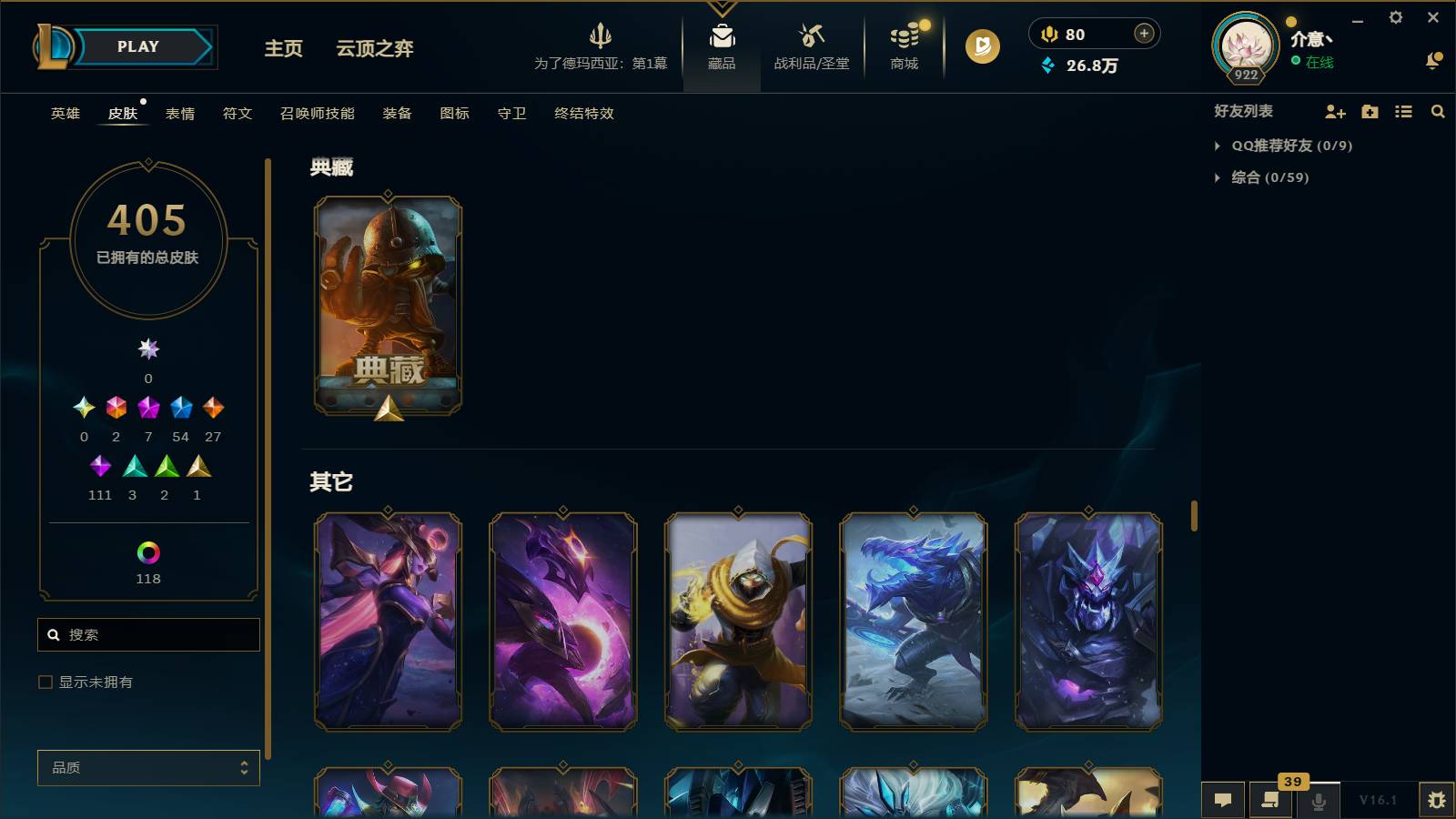Screen dimensions: 1456x819
Task: Toggle the microphone at the bottom bar
Action: 1319,802
